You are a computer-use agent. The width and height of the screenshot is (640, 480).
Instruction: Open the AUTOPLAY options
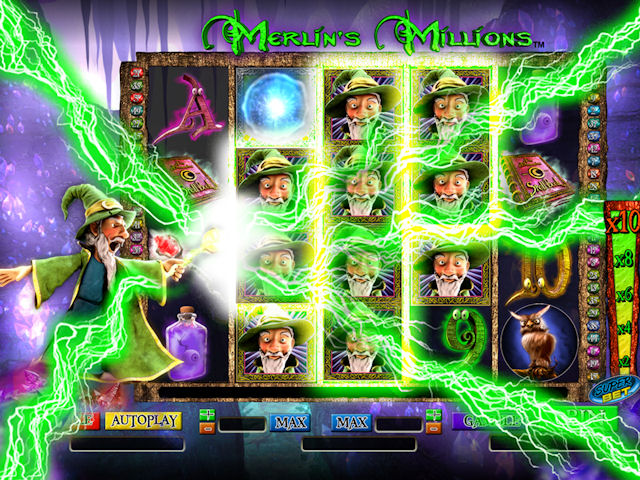(143, 421)
